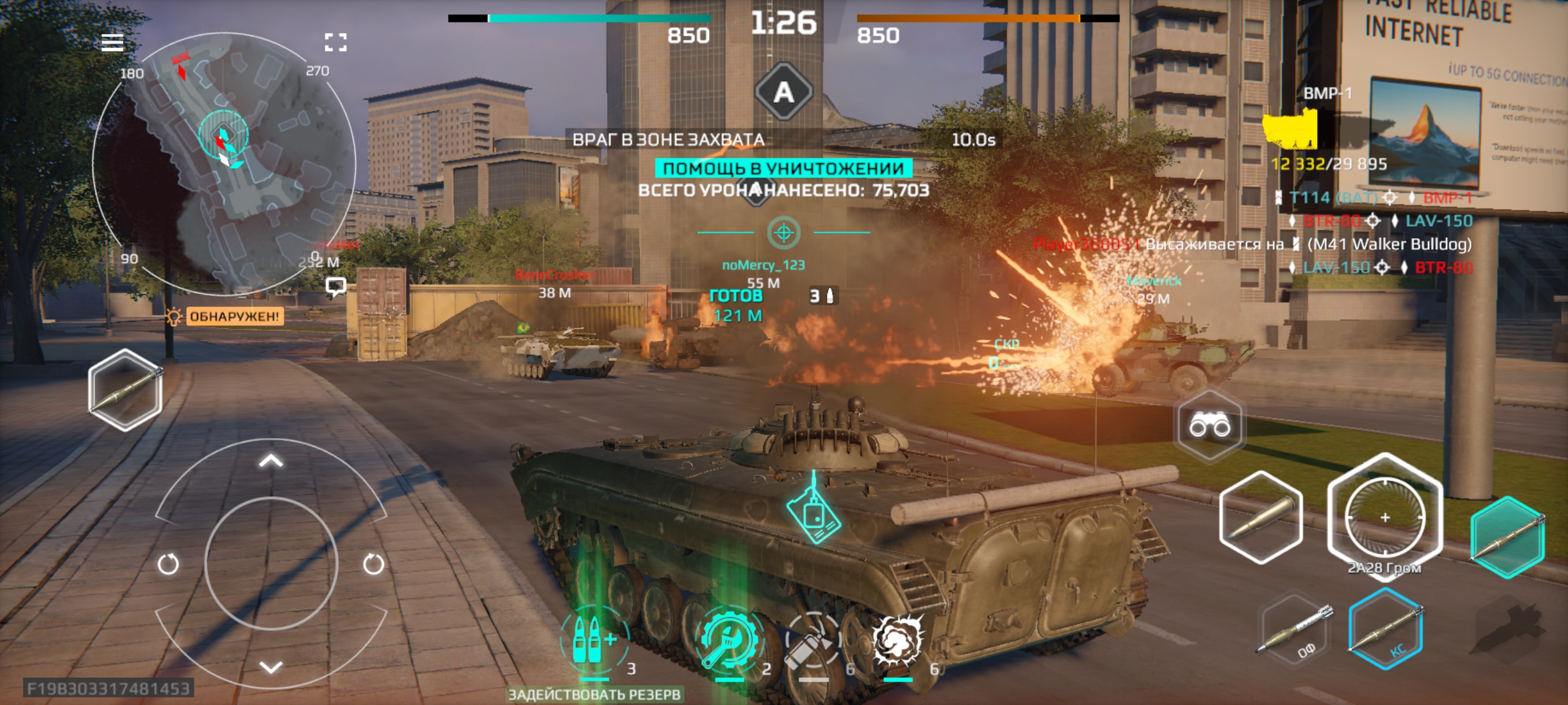Rotate hull with right turn arrow
Image resolution: width=1568 pixels, height=705 pixels.
pos(373,564)
